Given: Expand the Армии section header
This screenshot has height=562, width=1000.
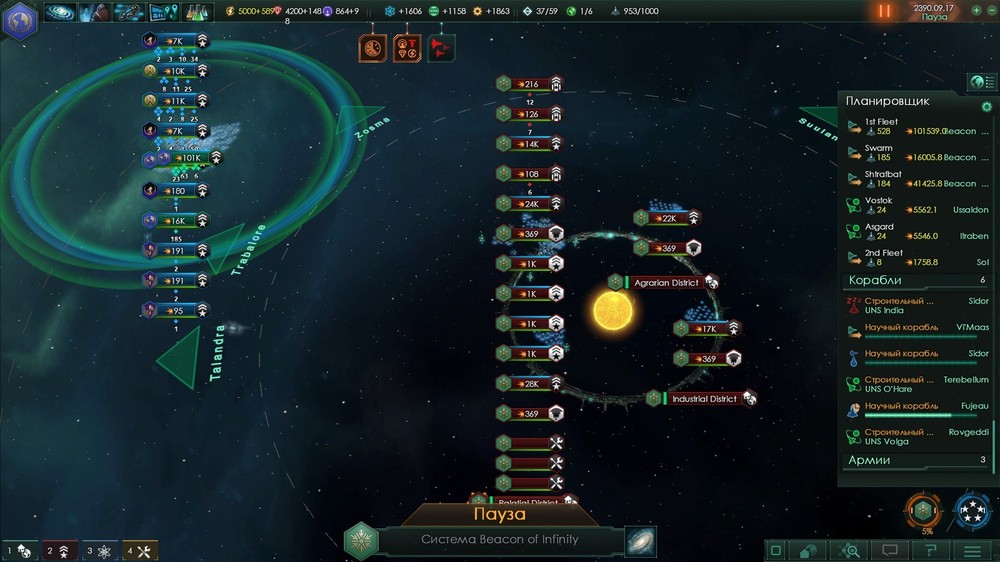Looking at the screenshot, I should click(917, 460).
